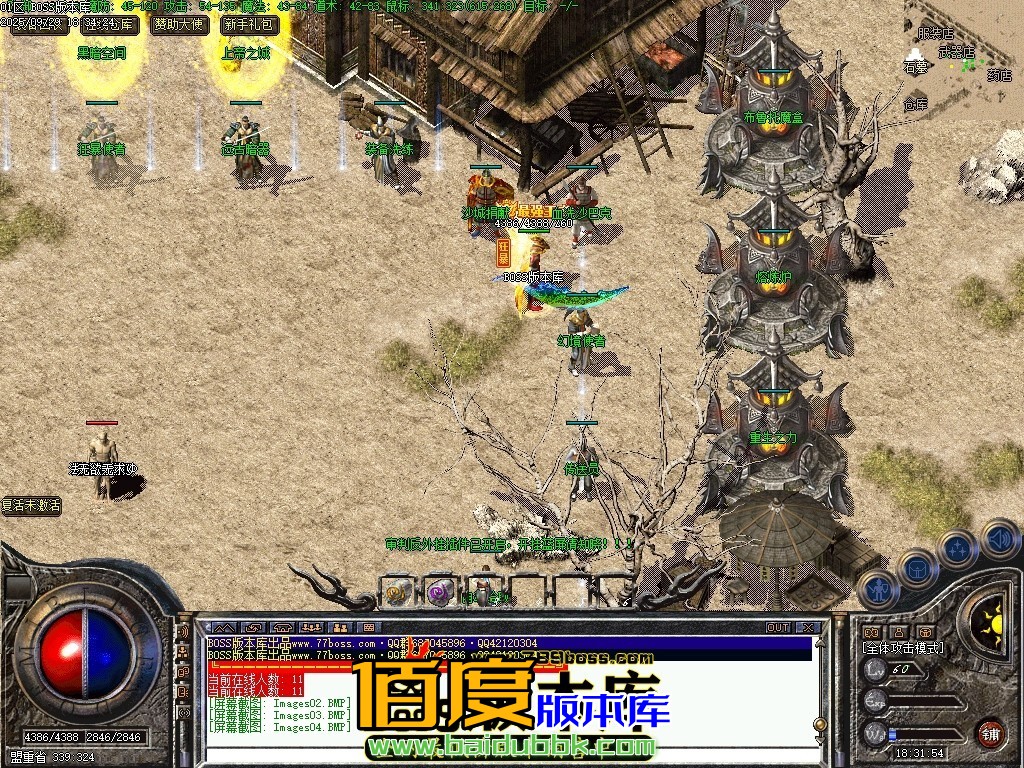Toggle sound with the speaker icon
The height and width of the screenshot is (768, 1024).
[999, 538]
